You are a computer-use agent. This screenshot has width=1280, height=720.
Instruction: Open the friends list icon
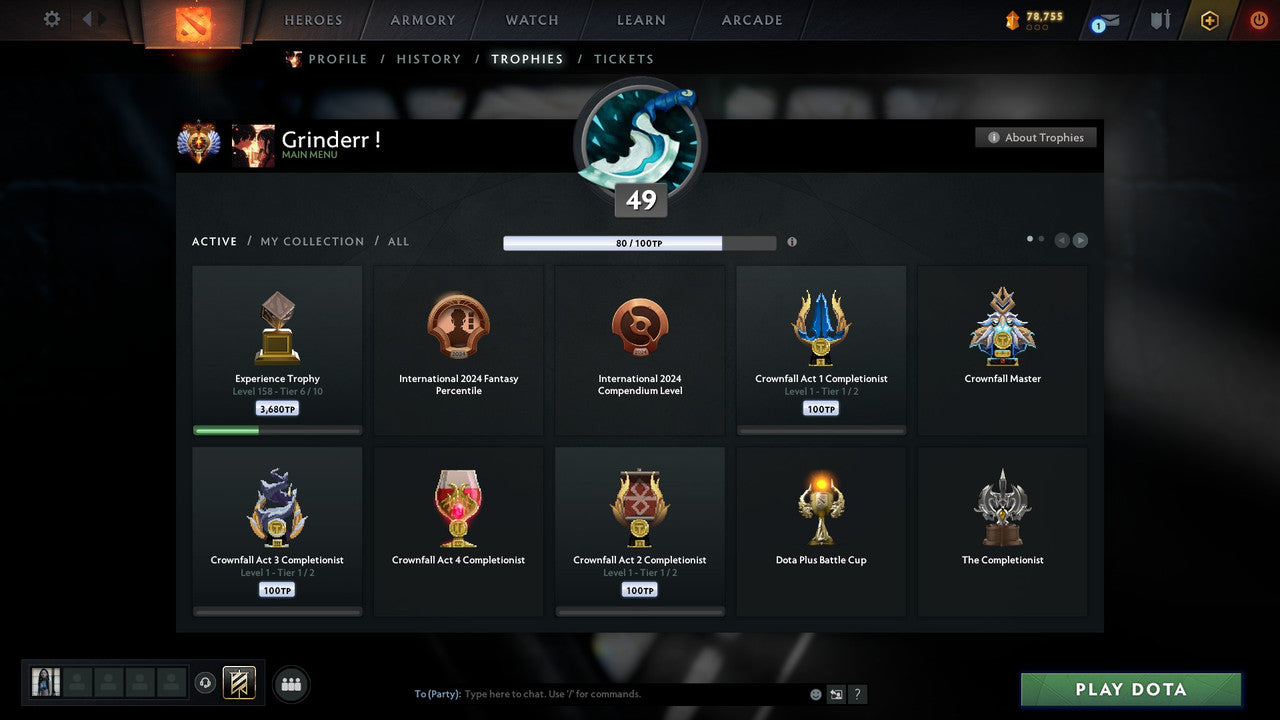(x=290, y=684)
